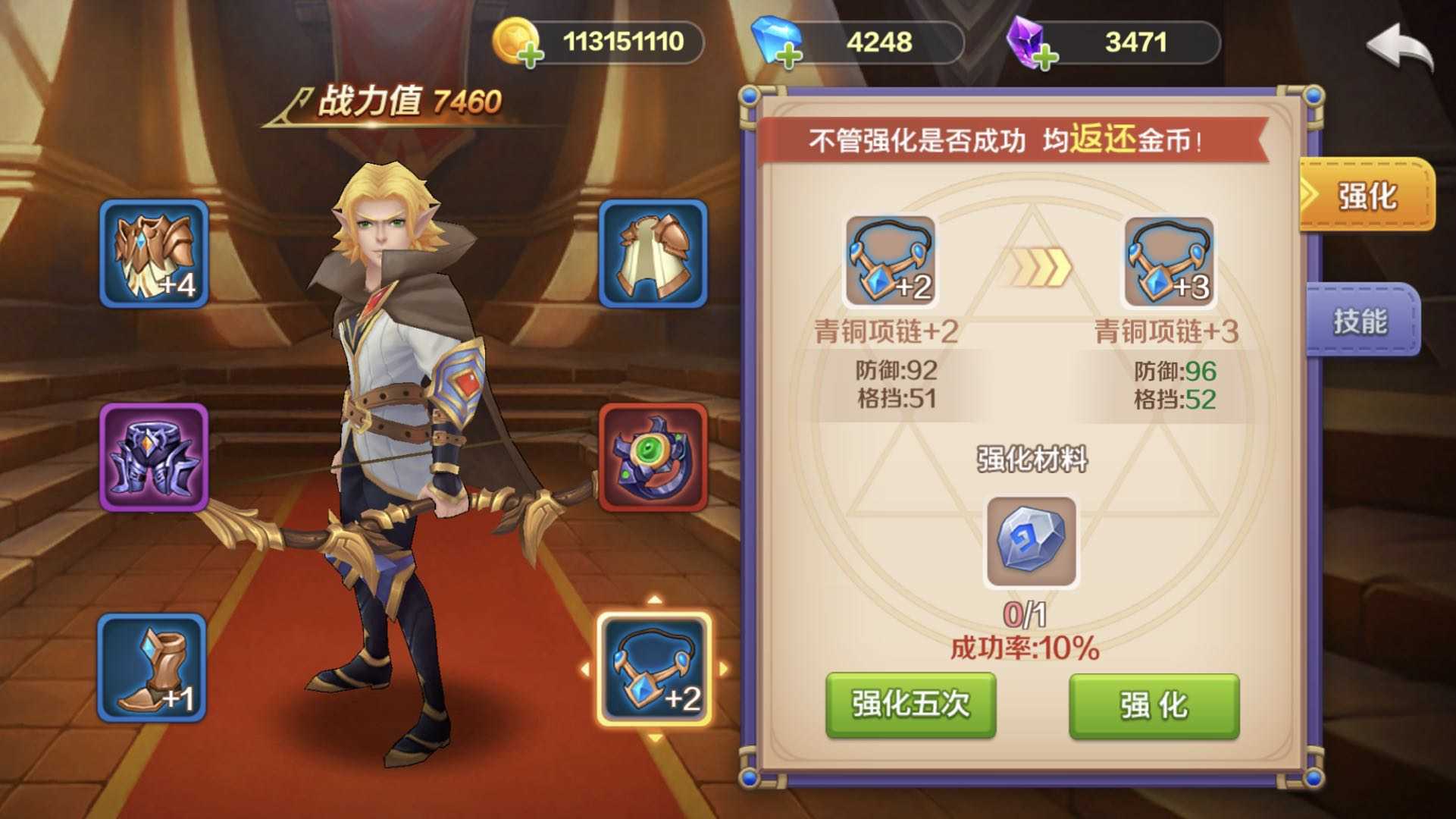Add more purple crystals
1456x819 pixels.
click(x=1045, y=56)
